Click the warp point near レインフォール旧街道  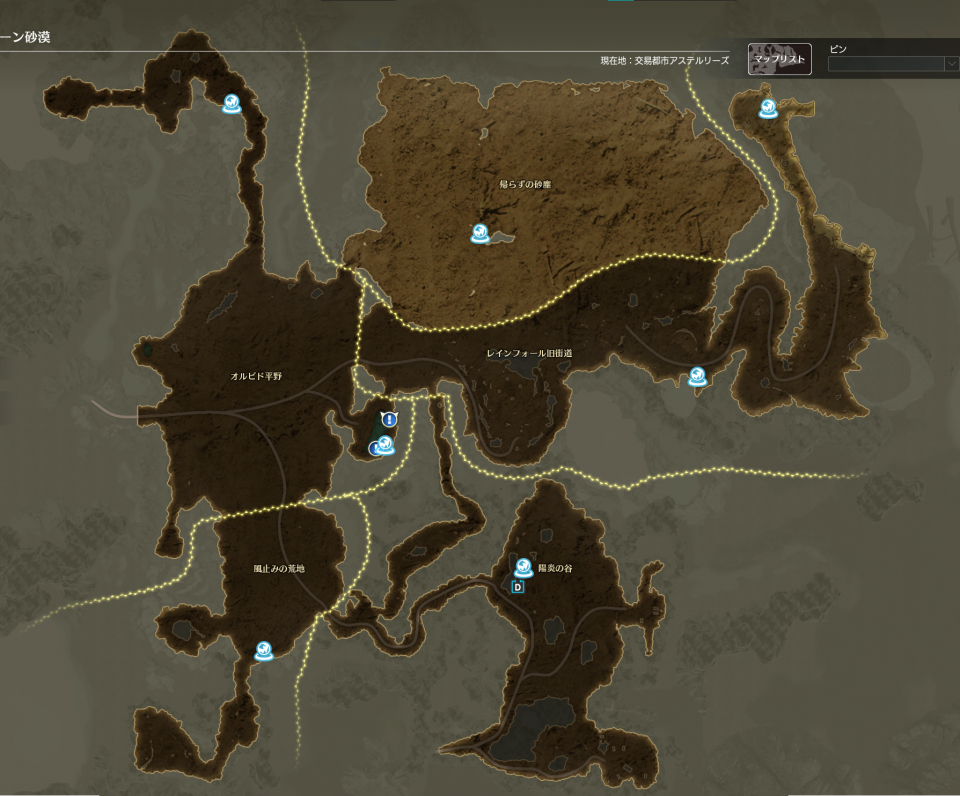698,376
